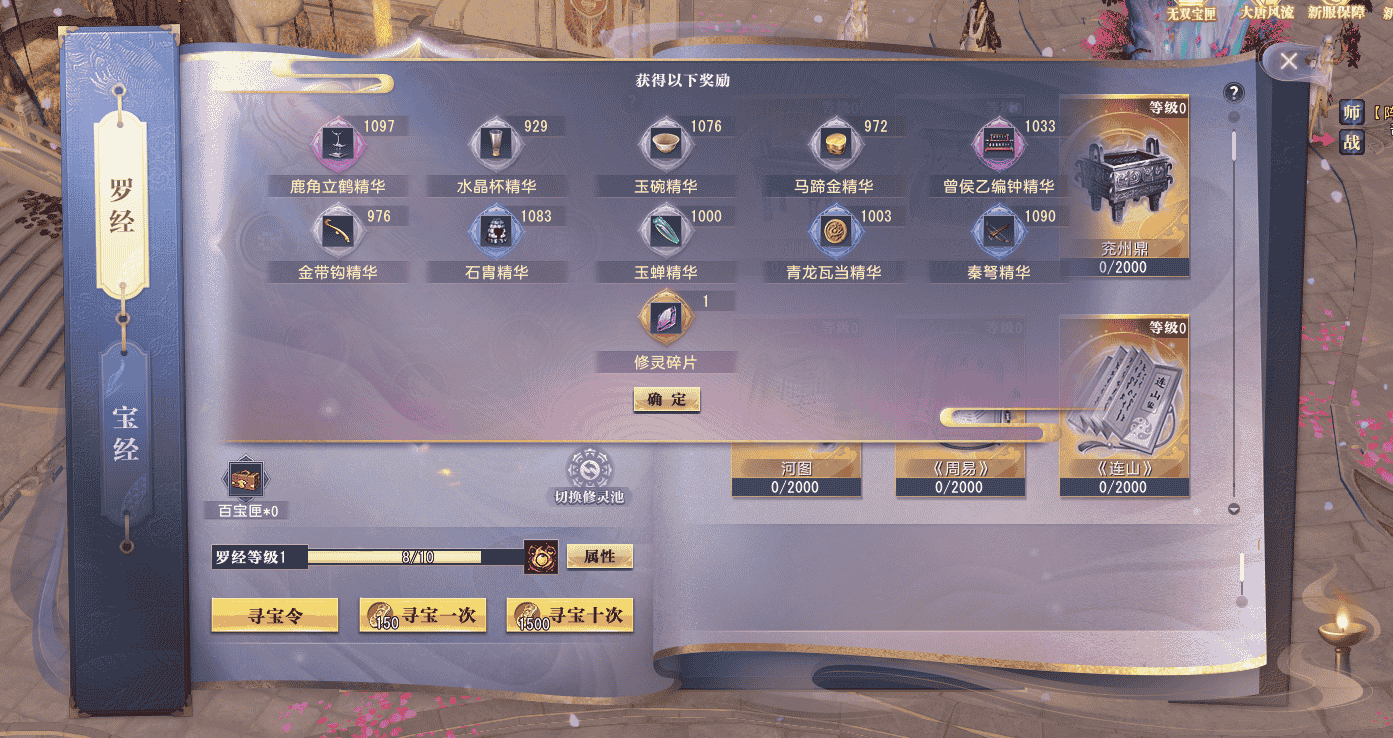
Task: Click the 寻宝十次 treasure hunt button
Action: (569, 616)
